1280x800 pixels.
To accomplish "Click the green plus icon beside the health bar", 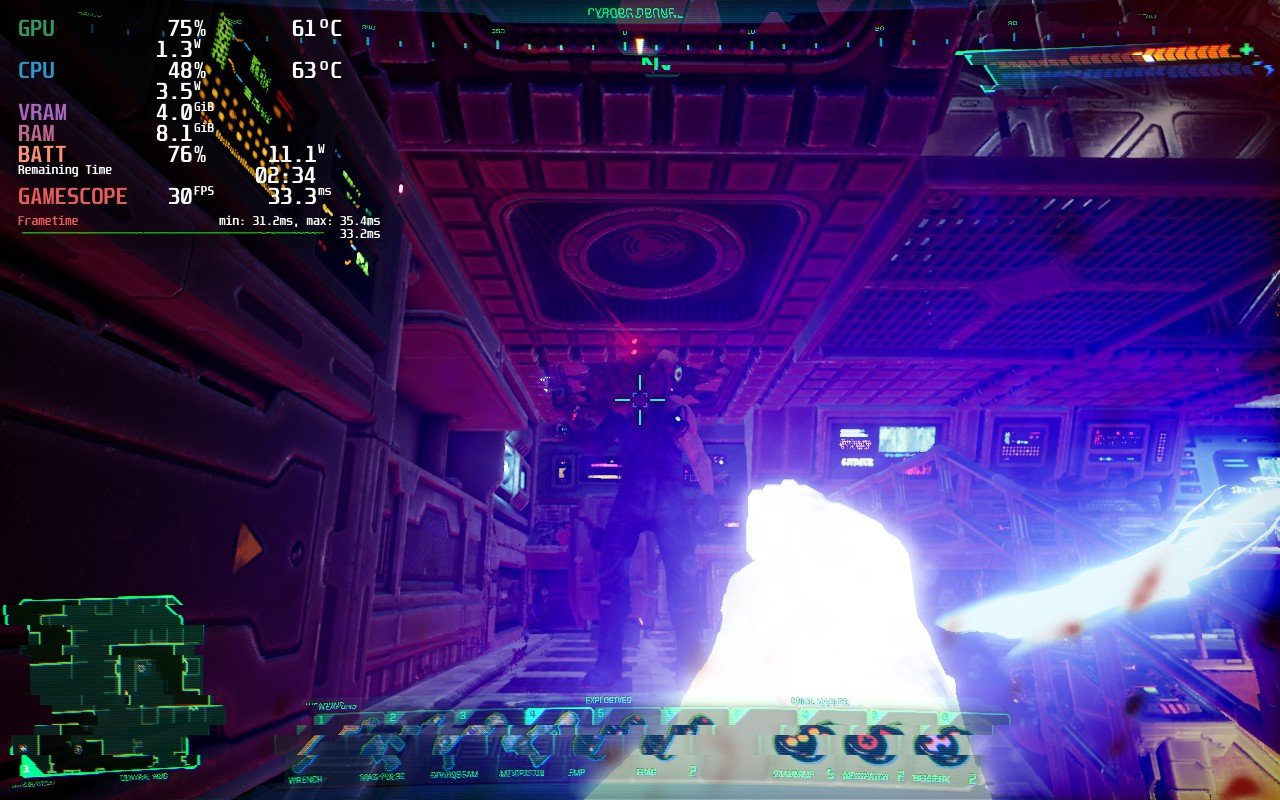I will [x=1246, y=50].
